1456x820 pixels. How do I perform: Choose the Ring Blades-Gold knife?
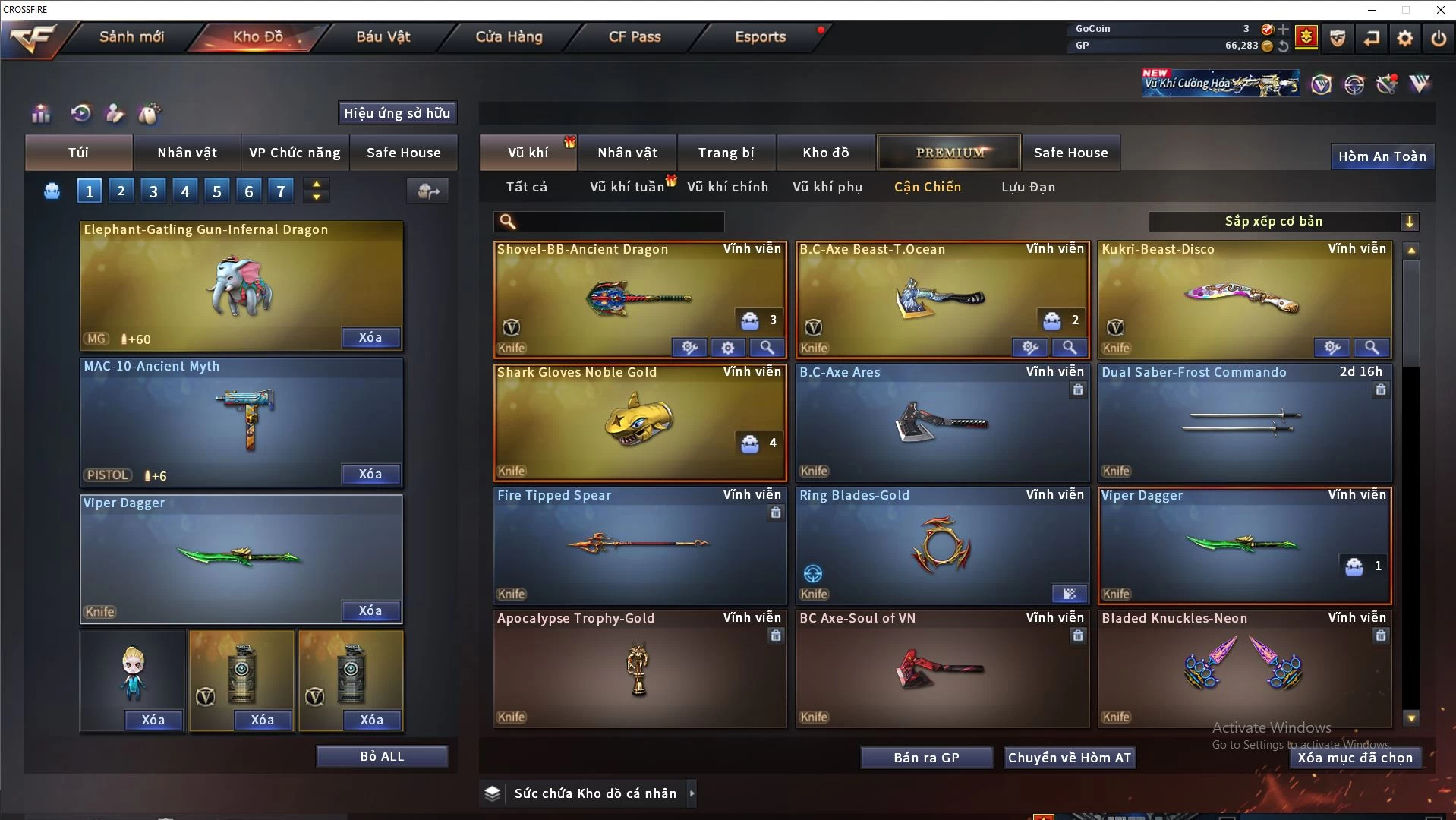click(941, 545)
